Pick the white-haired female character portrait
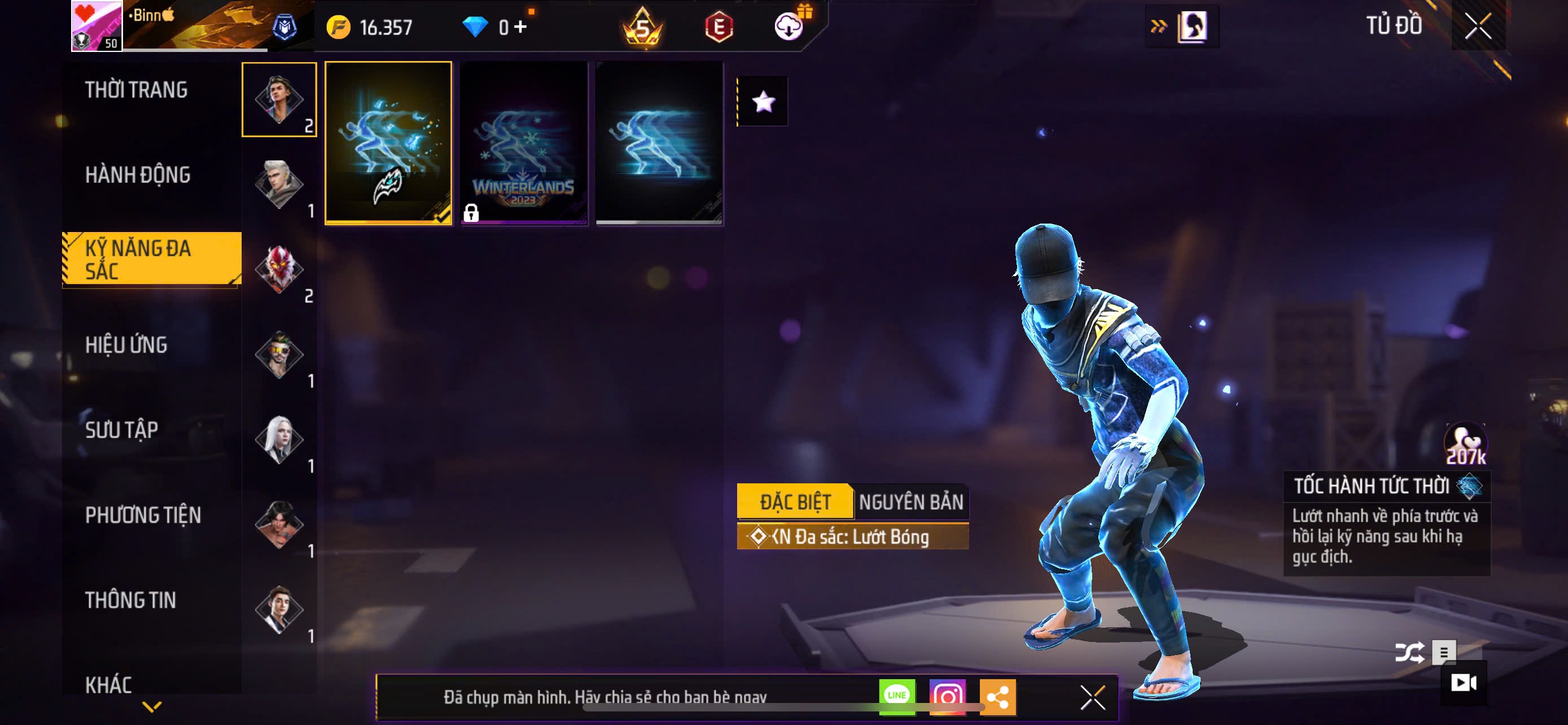 279,439
